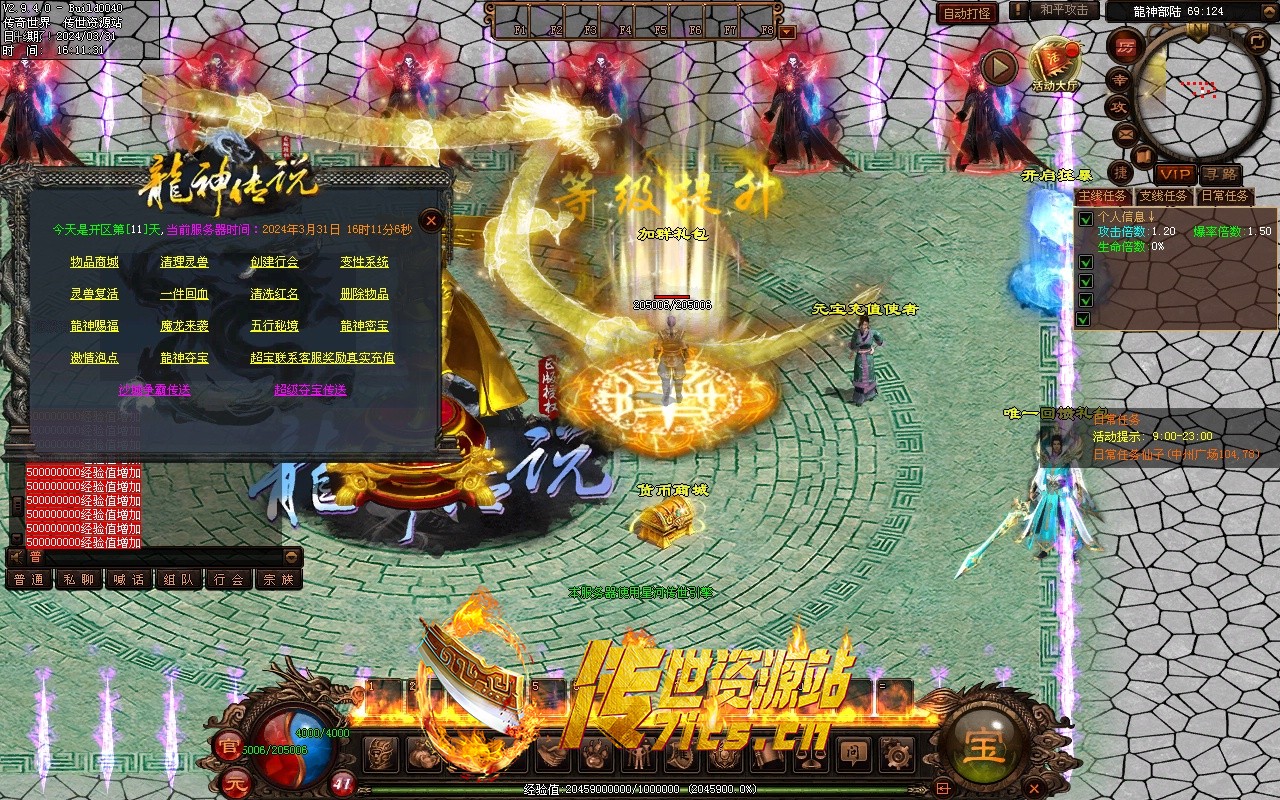Toggle the 自动打怪 auto-fight button
The height and width of the screenshot is (800, 1280).
[967, 13]
